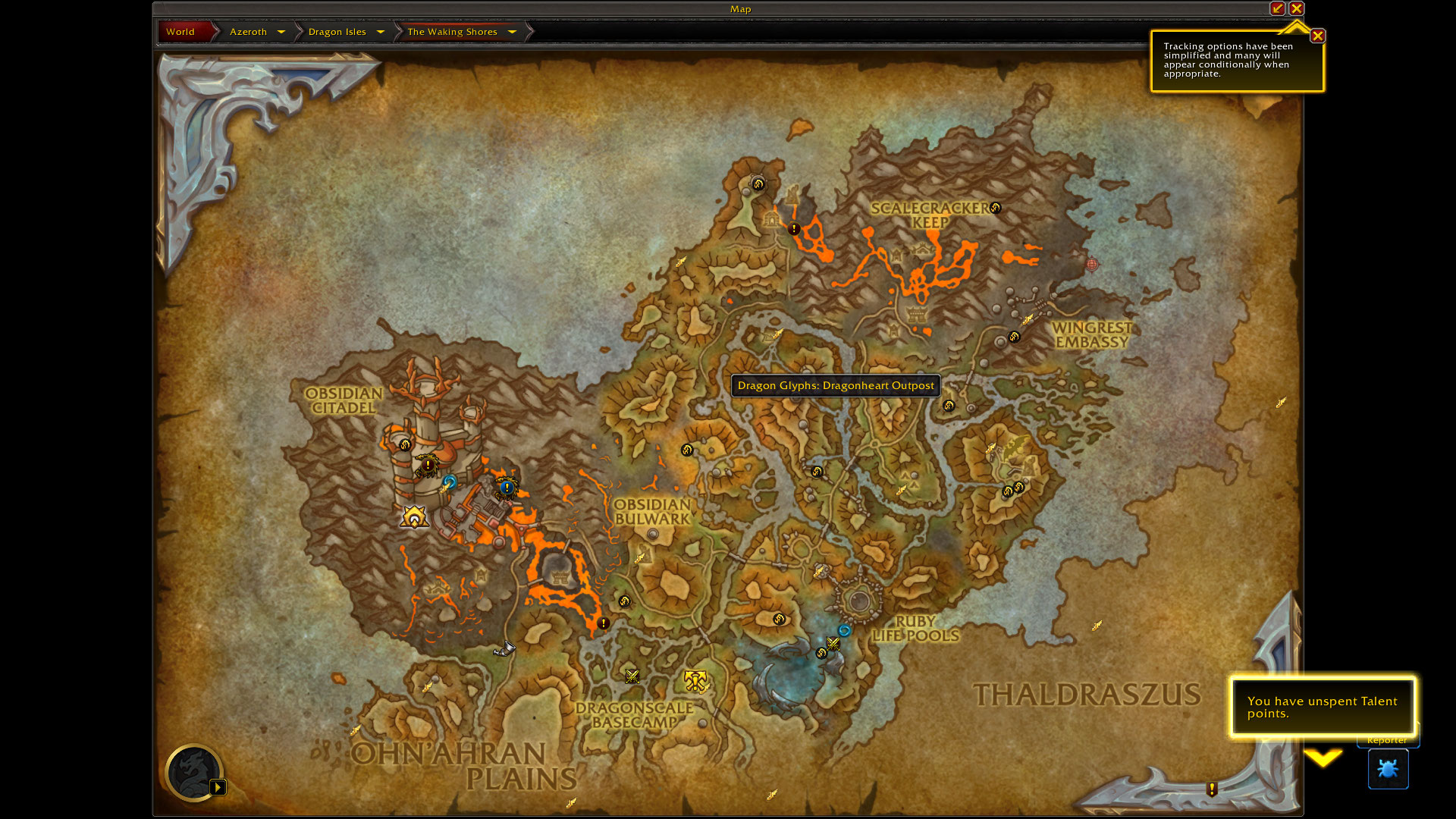1456x819 pixels.
Task: Open the blue bug Reporter icon
Action: click(x=1388, y=768)
